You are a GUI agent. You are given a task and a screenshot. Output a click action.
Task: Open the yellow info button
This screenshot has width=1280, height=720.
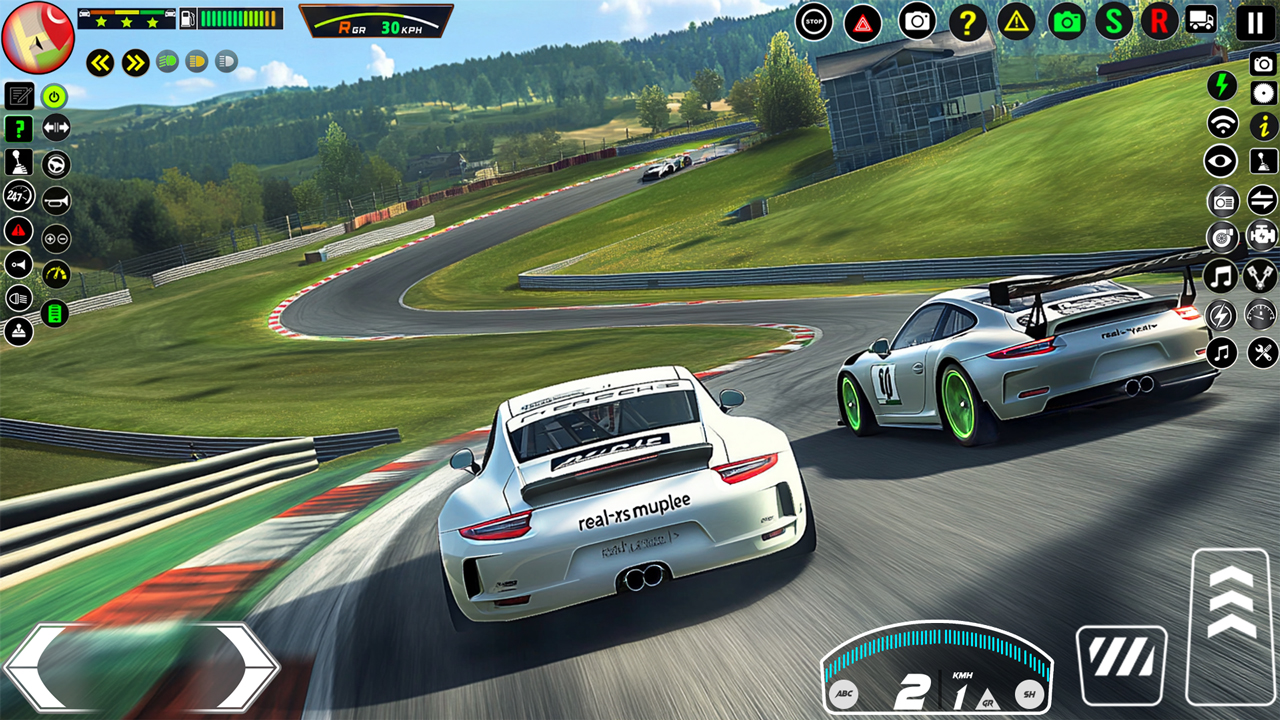pyautogui.click(x=1263, y=125)
